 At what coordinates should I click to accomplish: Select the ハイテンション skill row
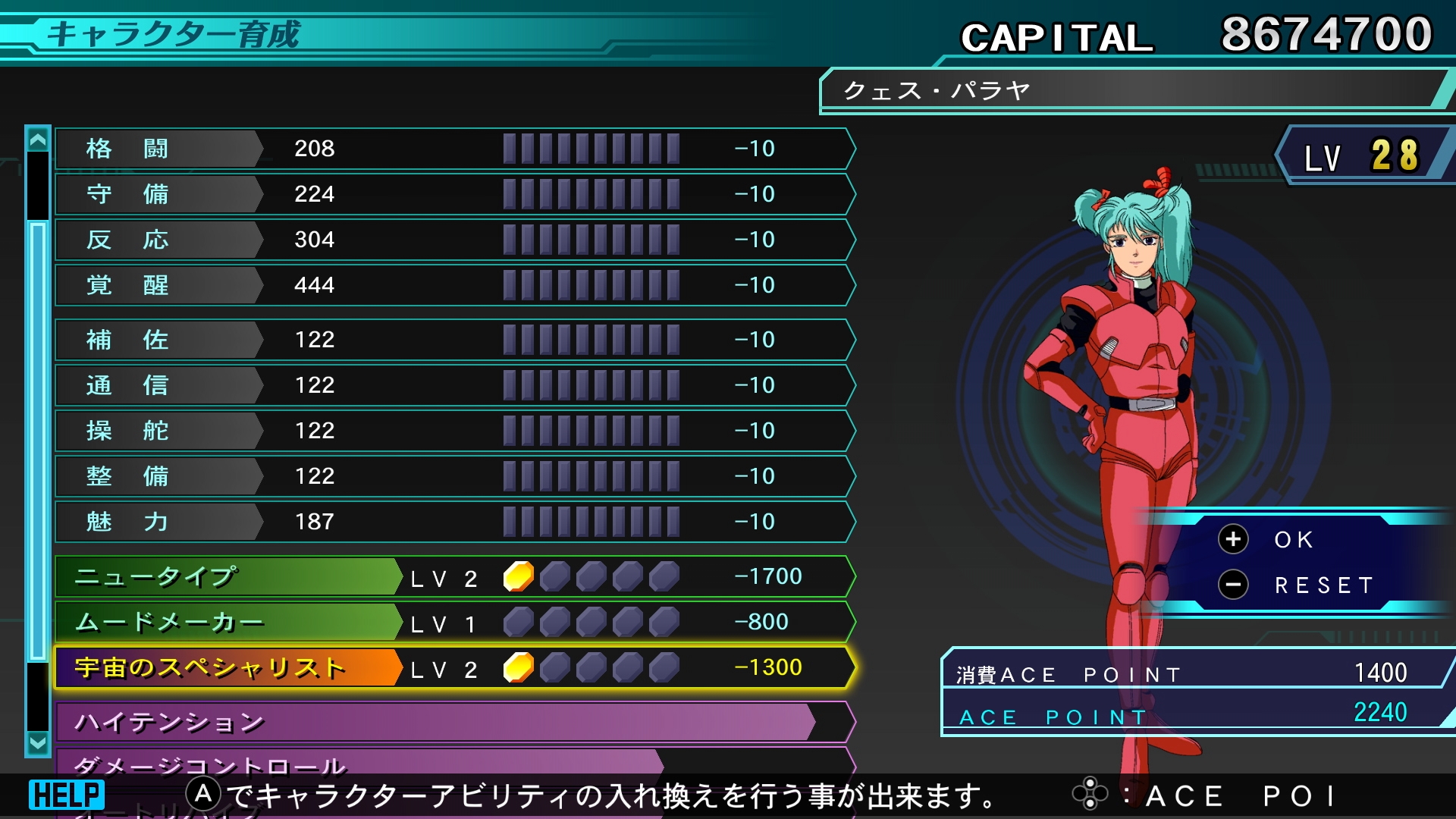click(455, 722)
